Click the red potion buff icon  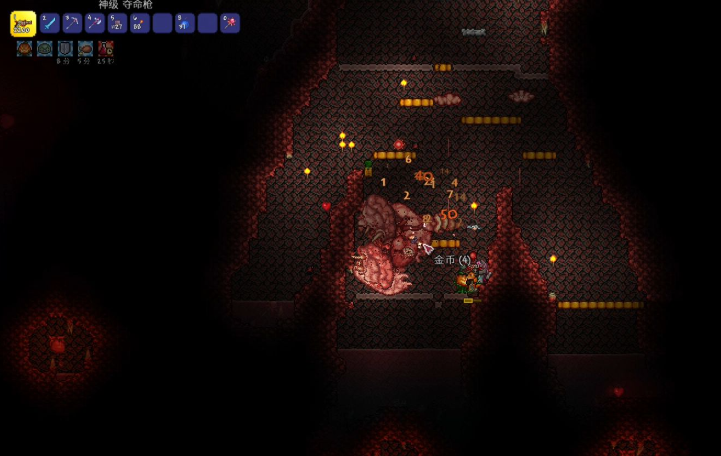coord(106,49)
